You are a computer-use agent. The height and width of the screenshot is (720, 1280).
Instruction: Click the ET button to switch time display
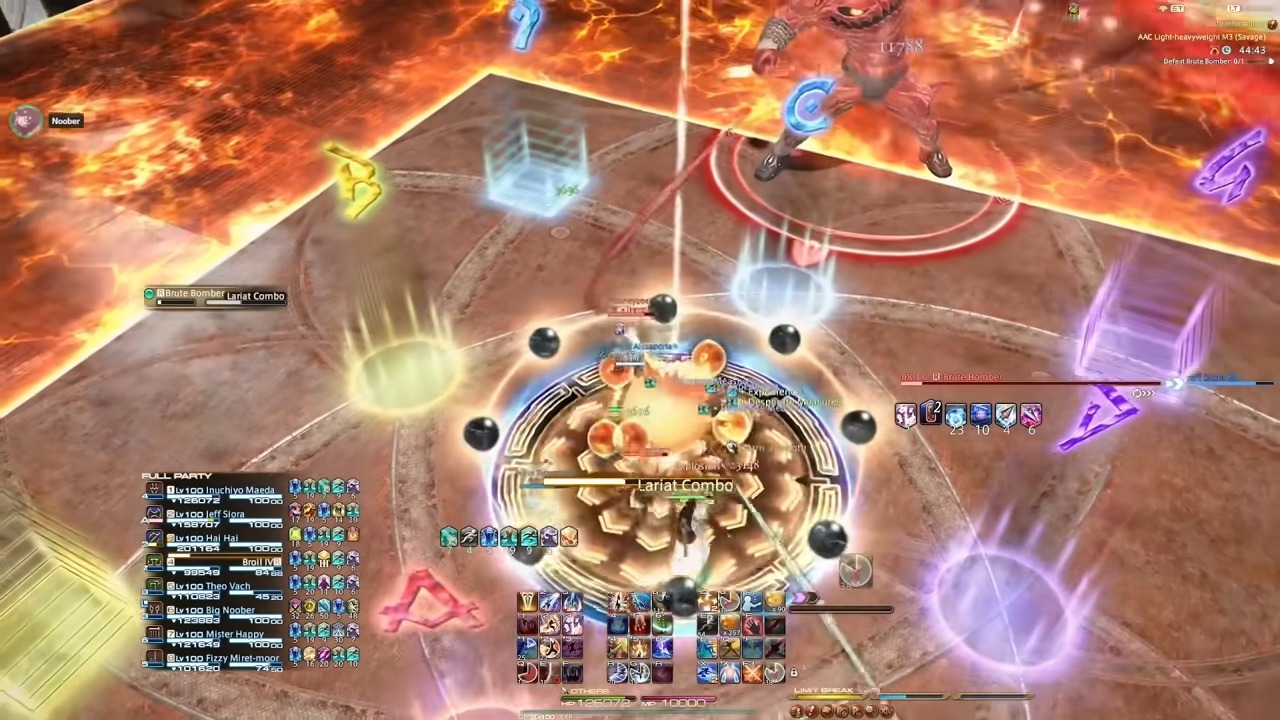(x=1177, y=8)
